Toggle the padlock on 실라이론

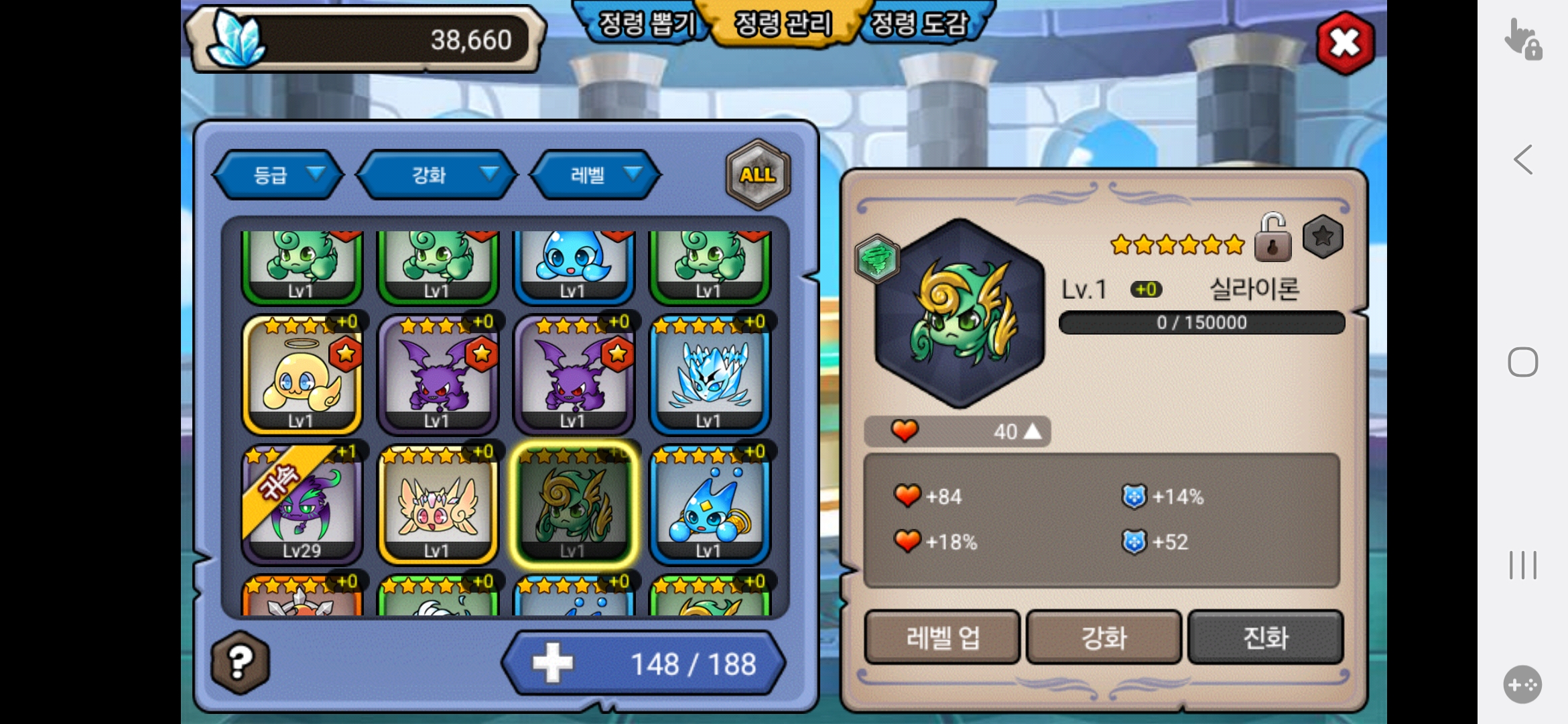coord(1272,238)
